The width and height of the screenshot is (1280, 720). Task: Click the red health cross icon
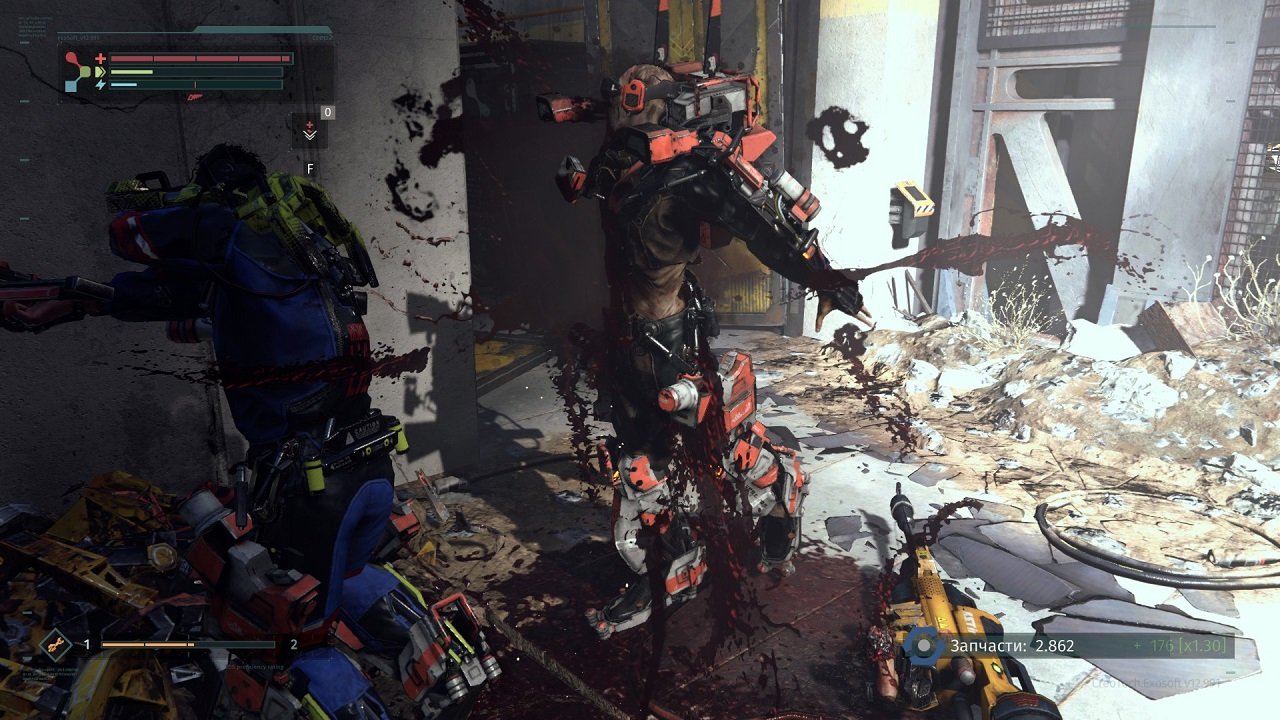point(101,58)
